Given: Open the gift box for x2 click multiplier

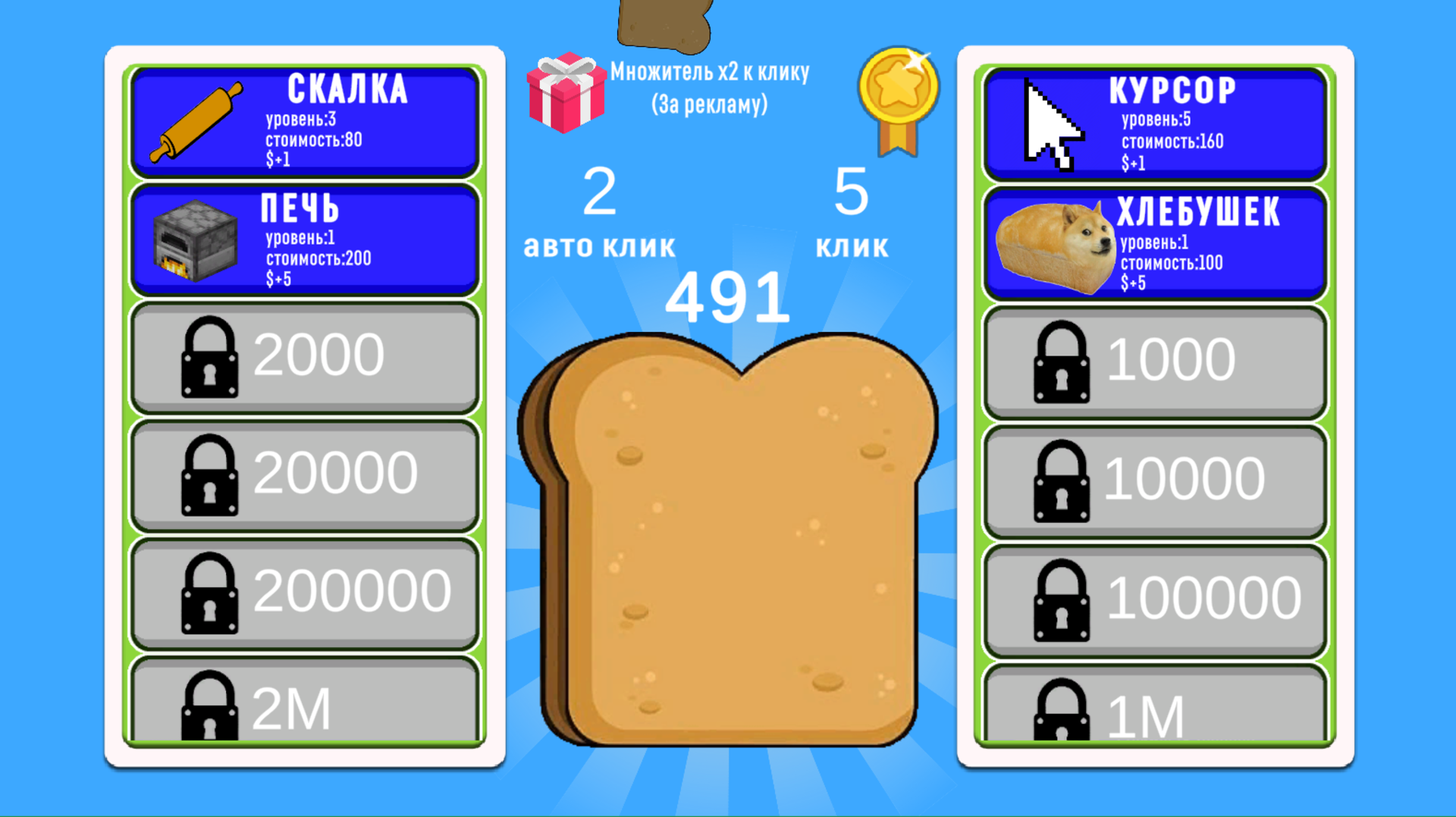Looking at the screenshot, I should coord(565,95).
